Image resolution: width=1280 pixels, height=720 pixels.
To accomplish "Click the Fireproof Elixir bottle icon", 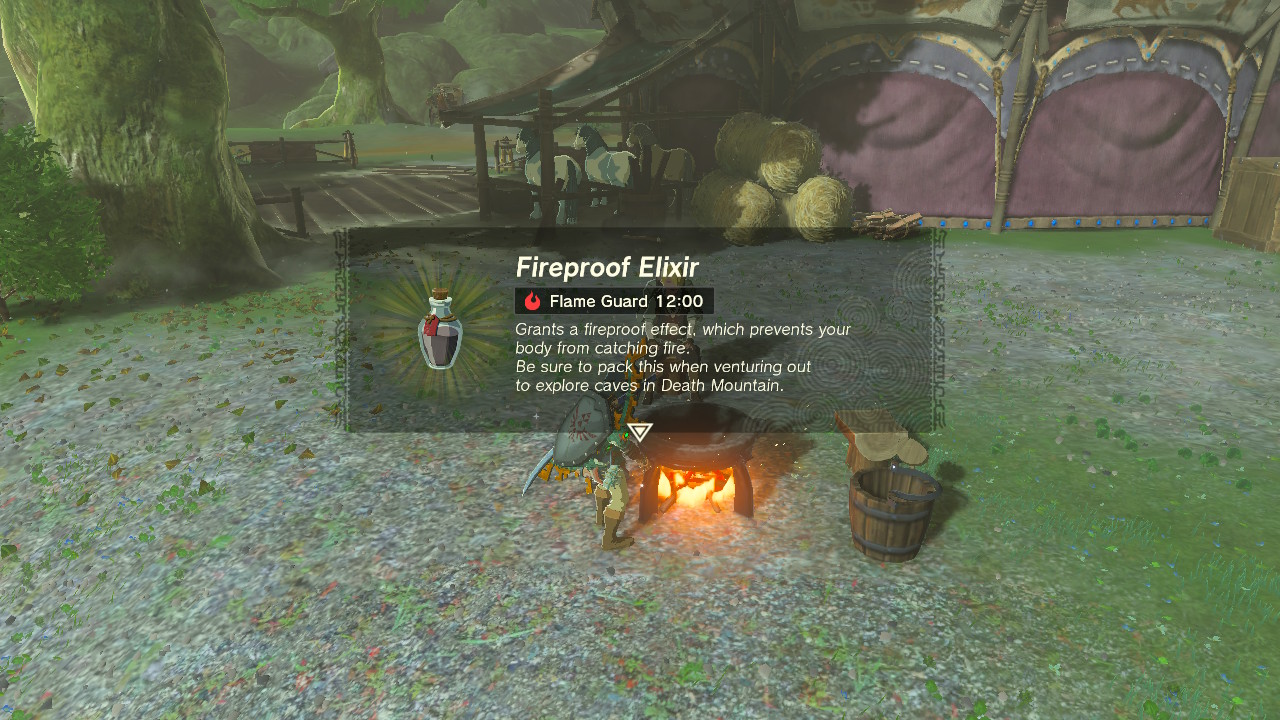I will [443, 335].
